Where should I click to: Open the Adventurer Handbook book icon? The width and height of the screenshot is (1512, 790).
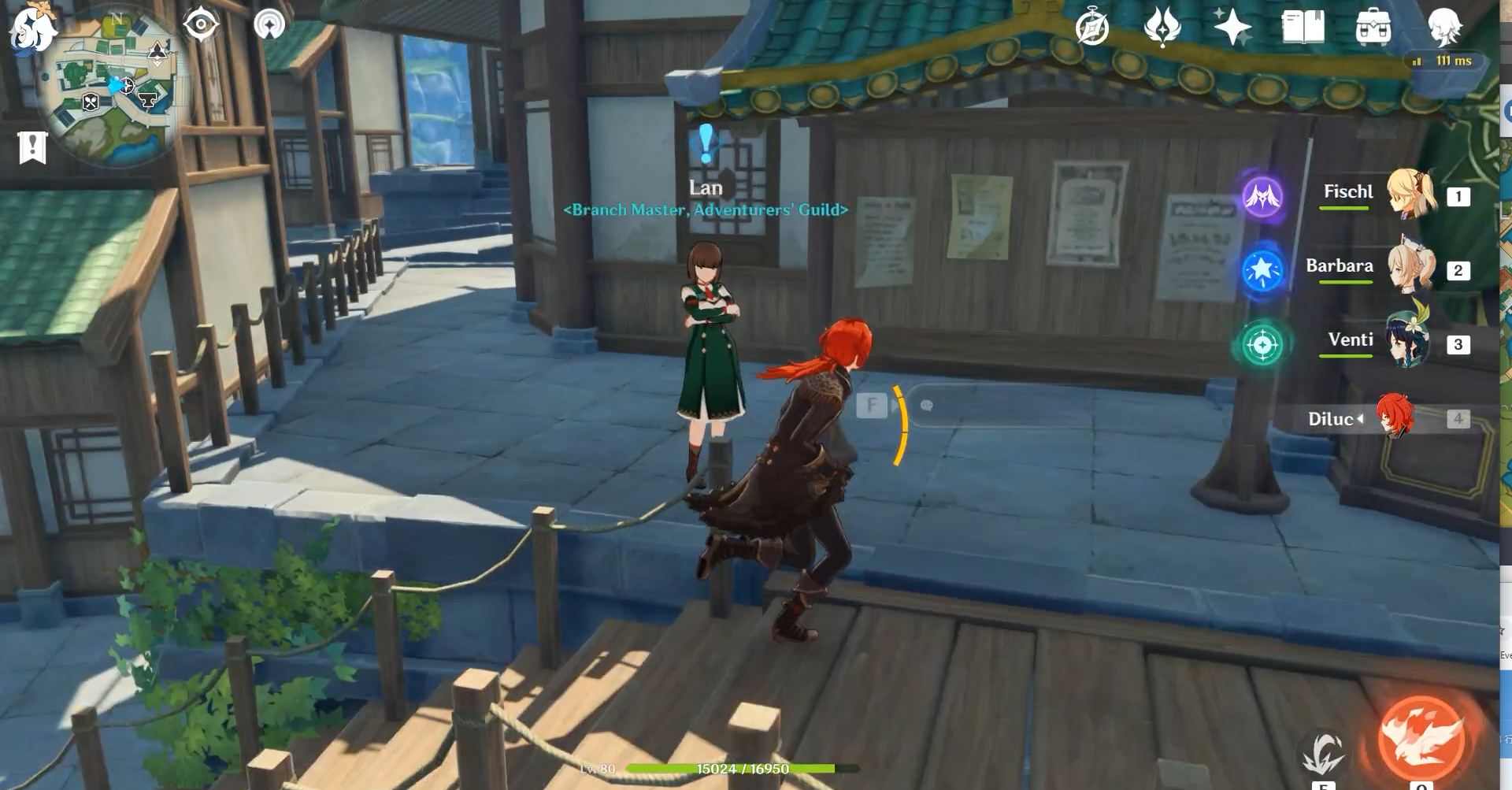[1303, 26]
